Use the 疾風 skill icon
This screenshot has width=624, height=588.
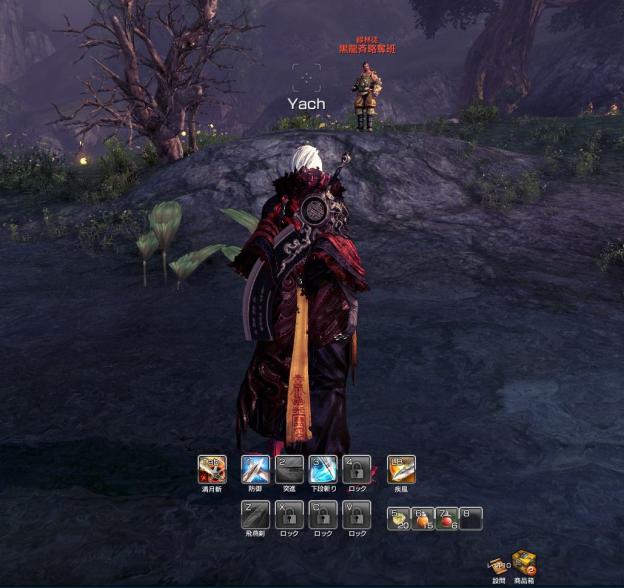pyautogui.click(x=401, y=469)
